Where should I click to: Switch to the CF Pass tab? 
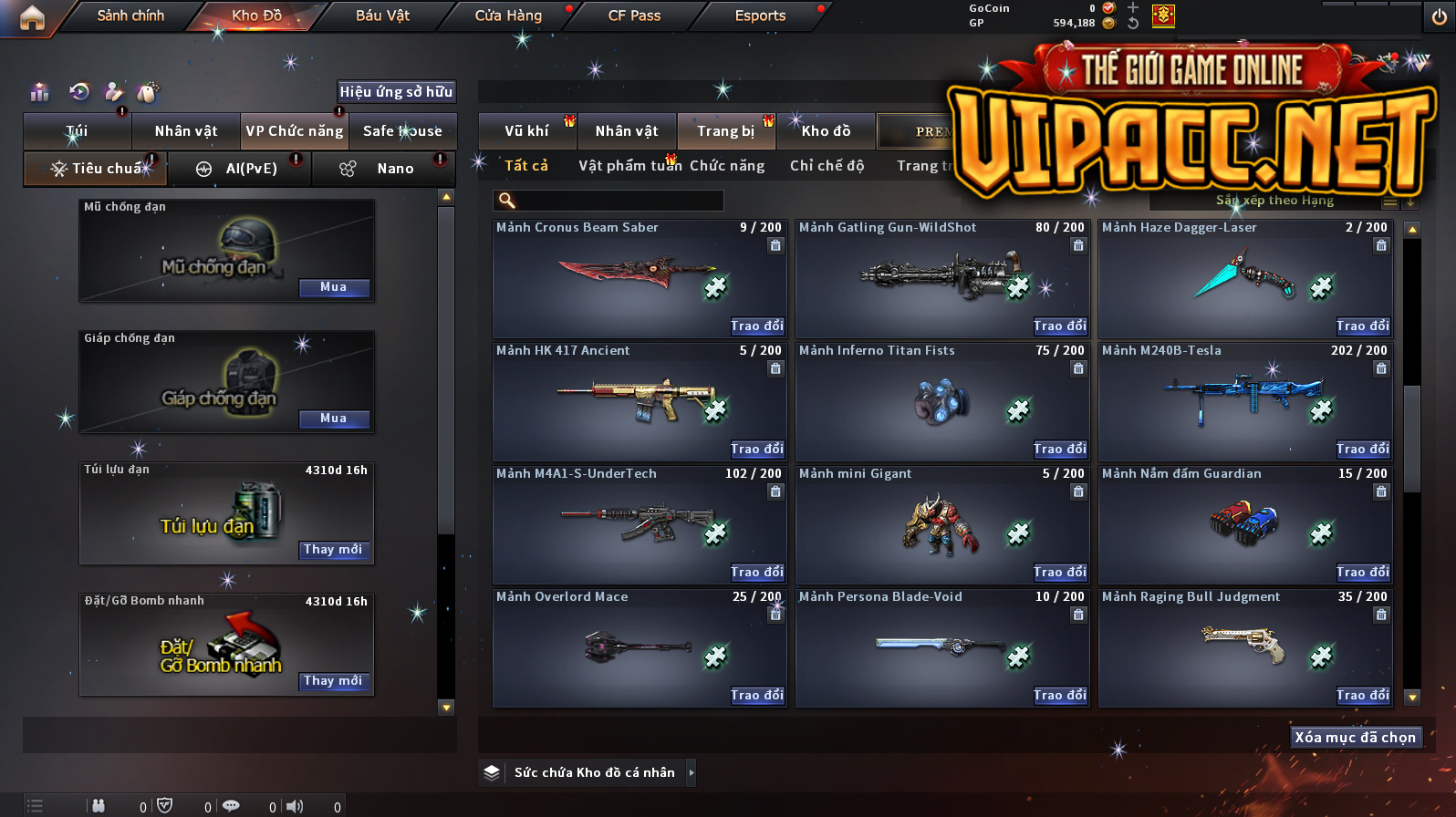pos(634,16)
